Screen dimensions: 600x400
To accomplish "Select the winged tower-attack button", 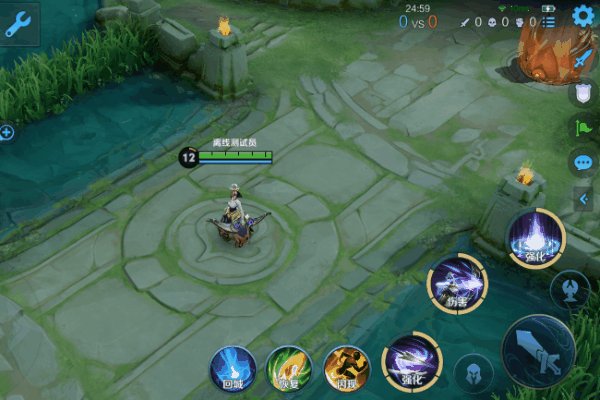I will 569,289.
